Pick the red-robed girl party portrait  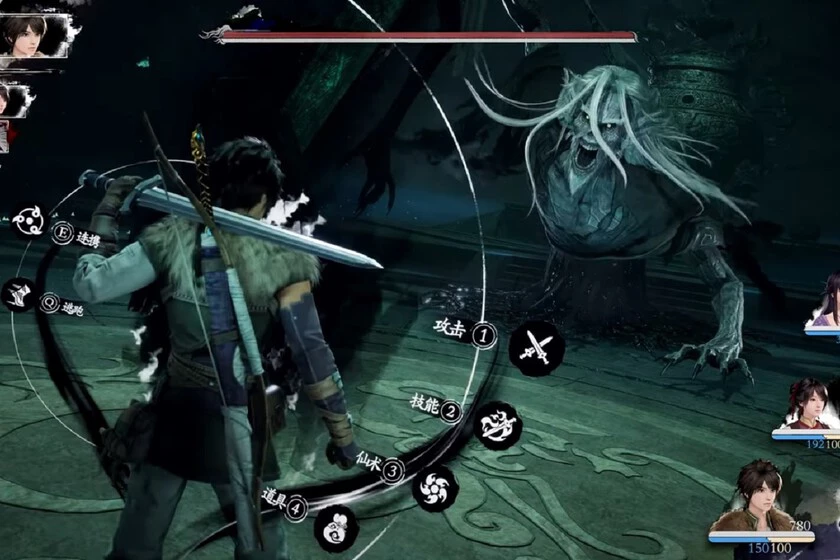point(806,403)
